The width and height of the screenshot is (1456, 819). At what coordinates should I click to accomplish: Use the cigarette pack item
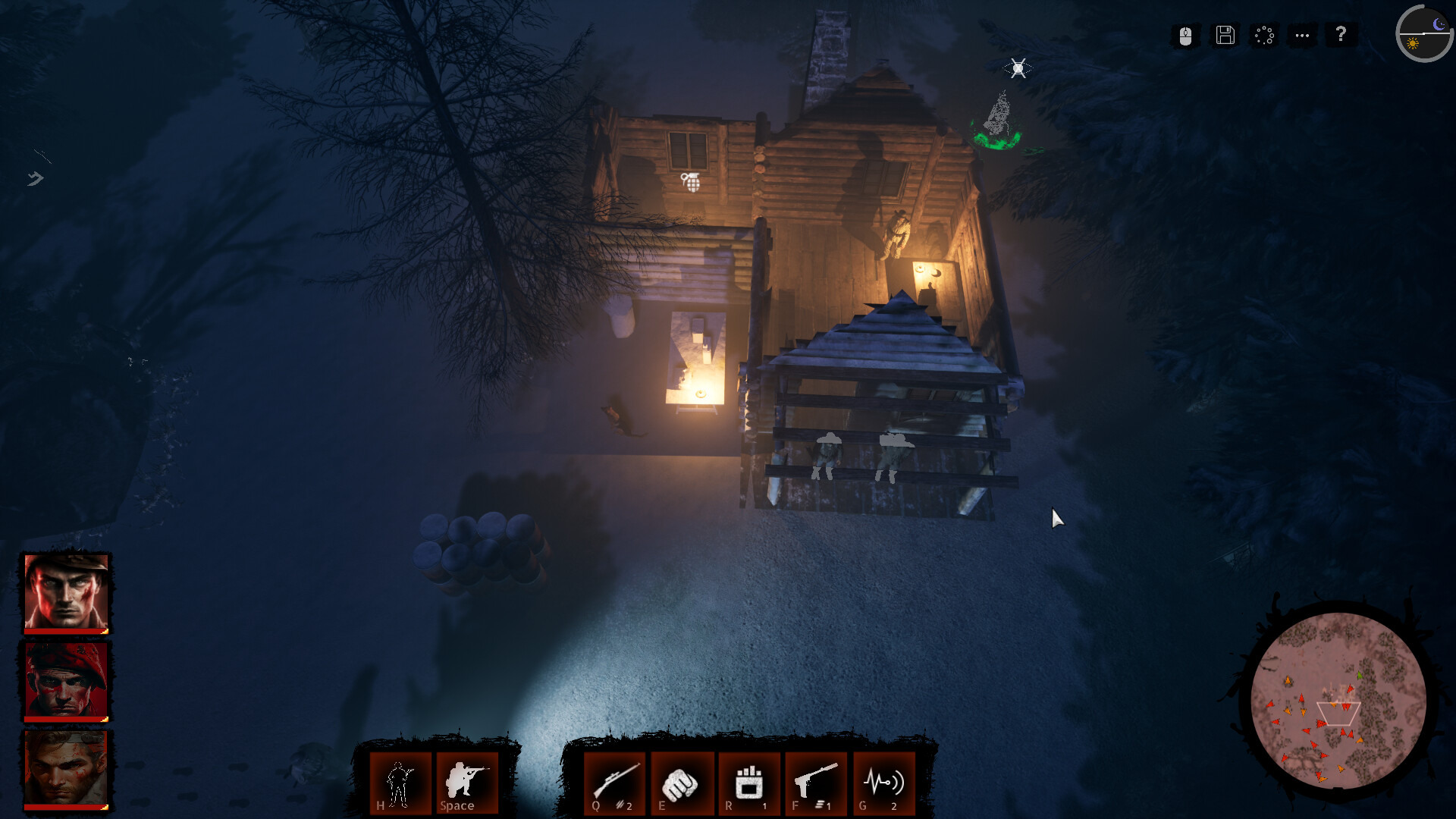[748, 783]
